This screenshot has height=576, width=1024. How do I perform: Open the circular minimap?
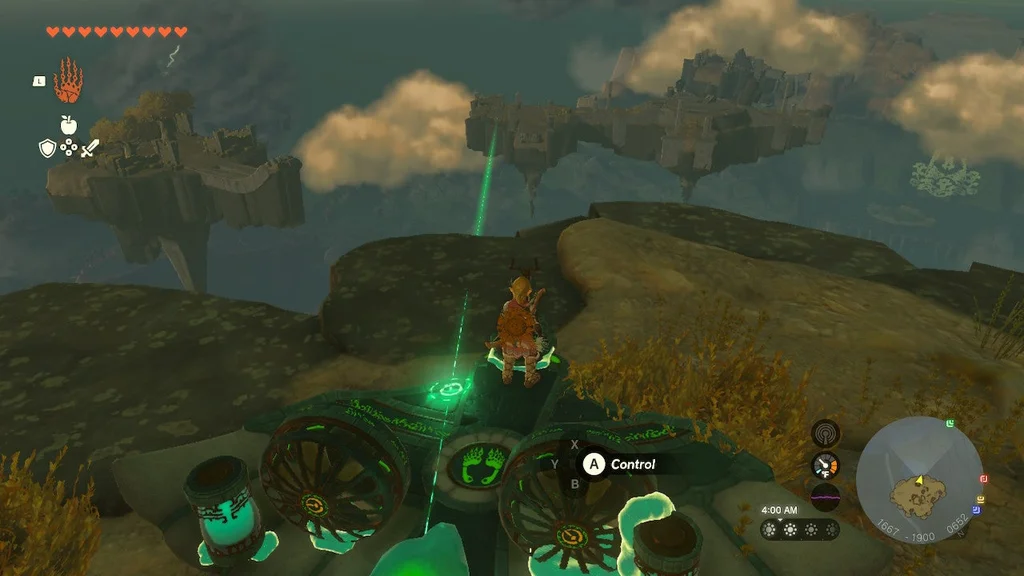(919, 480)
